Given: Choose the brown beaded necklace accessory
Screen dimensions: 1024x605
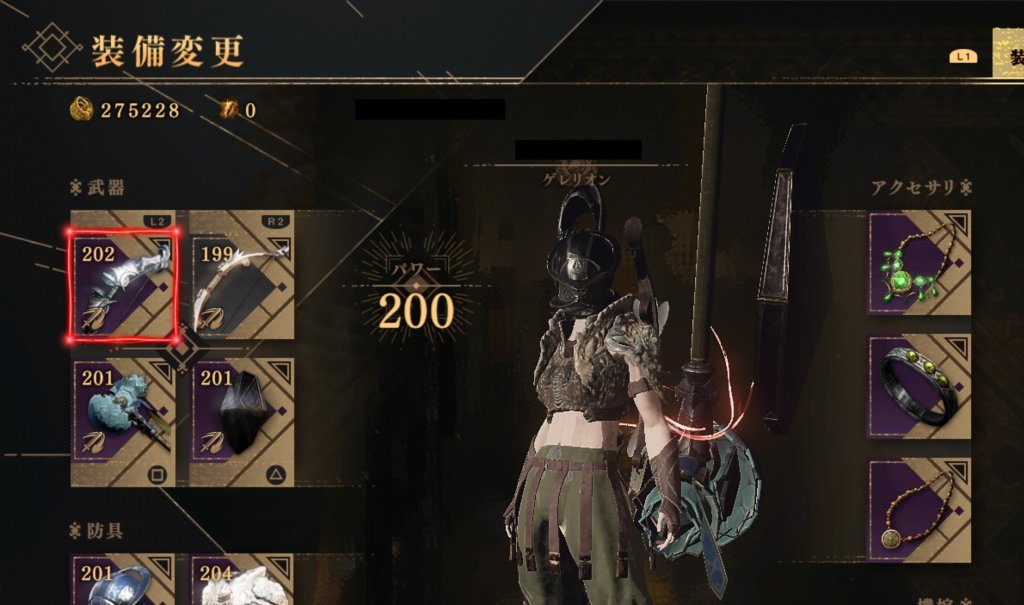Looking at the screenshot, I should click(919, 509).
